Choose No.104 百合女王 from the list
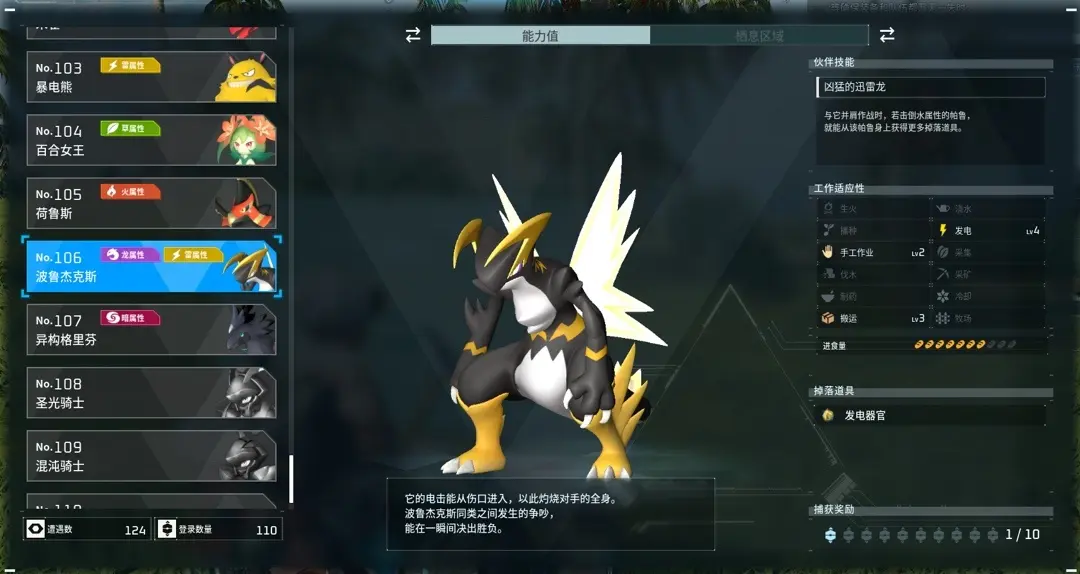This screenshot has height=574, width=1080. [151, 140]
